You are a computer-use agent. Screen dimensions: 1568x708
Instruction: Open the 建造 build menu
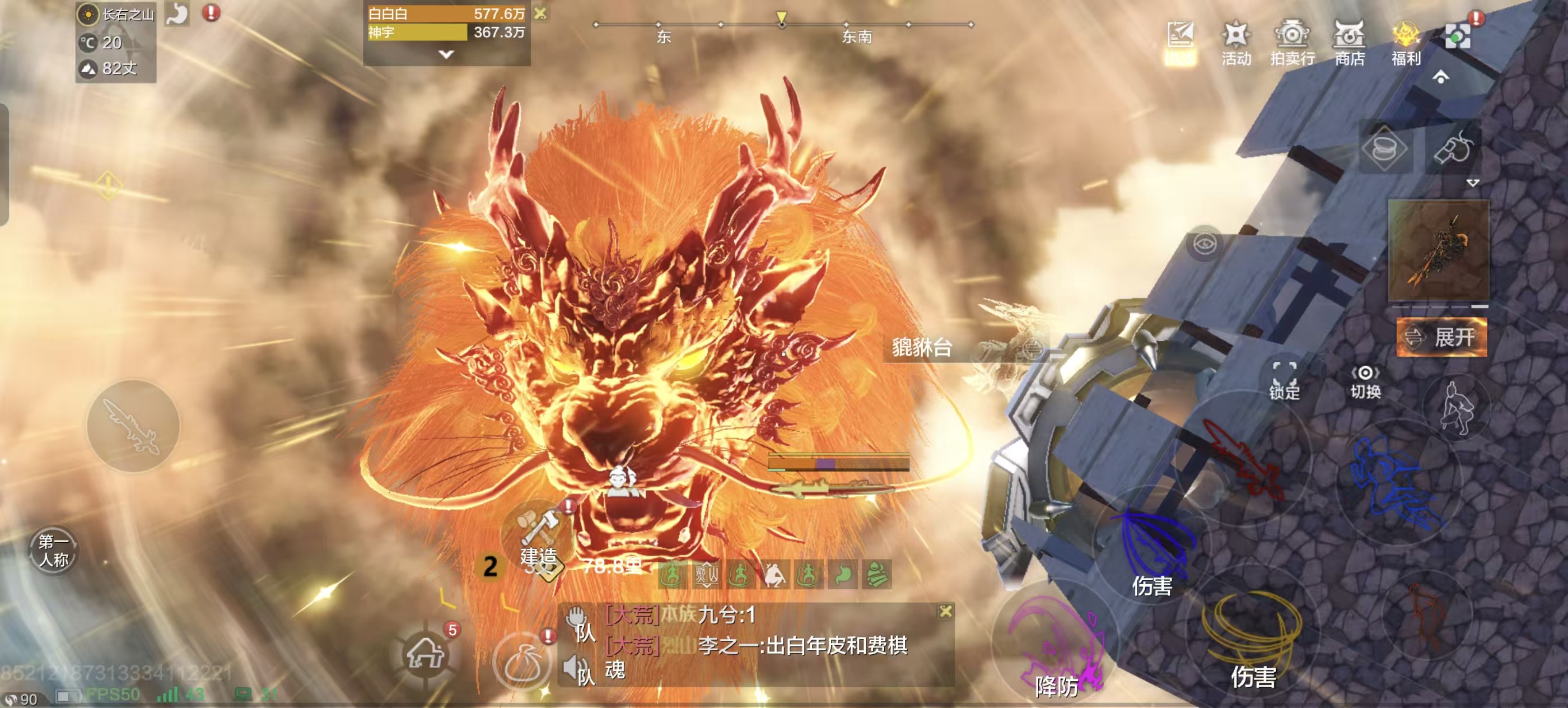539,535
